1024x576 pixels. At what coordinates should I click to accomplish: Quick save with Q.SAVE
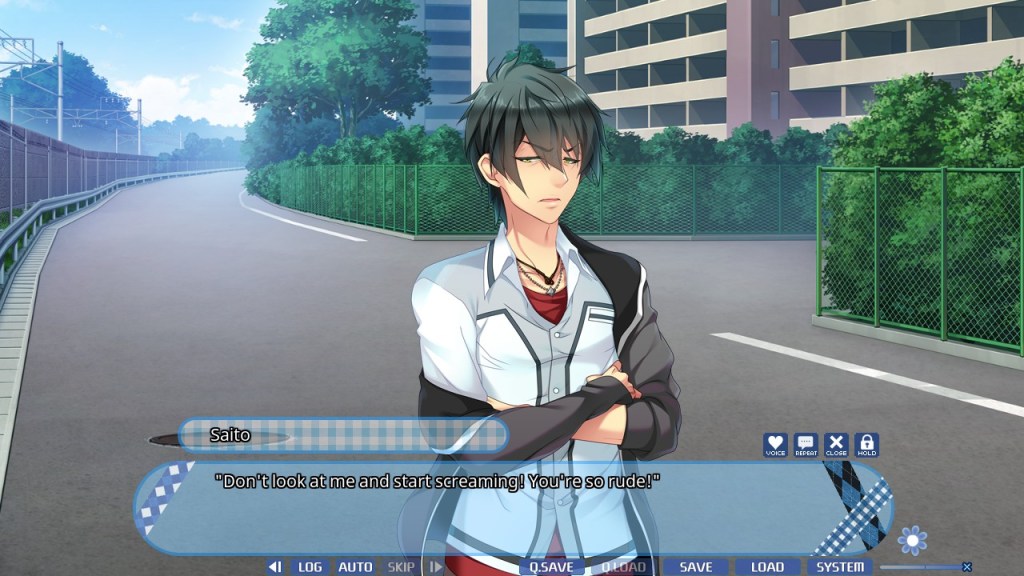click(x=551, y=567)
